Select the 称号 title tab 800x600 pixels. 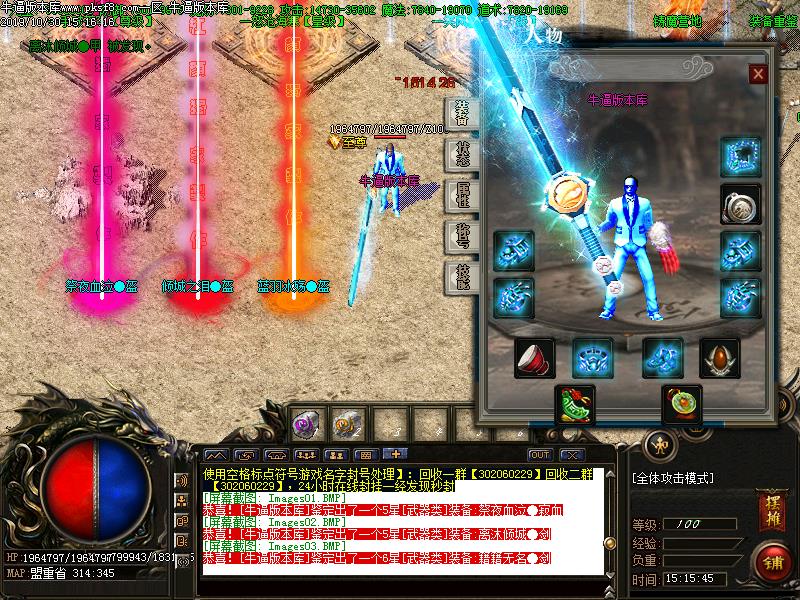pos(461,236)
